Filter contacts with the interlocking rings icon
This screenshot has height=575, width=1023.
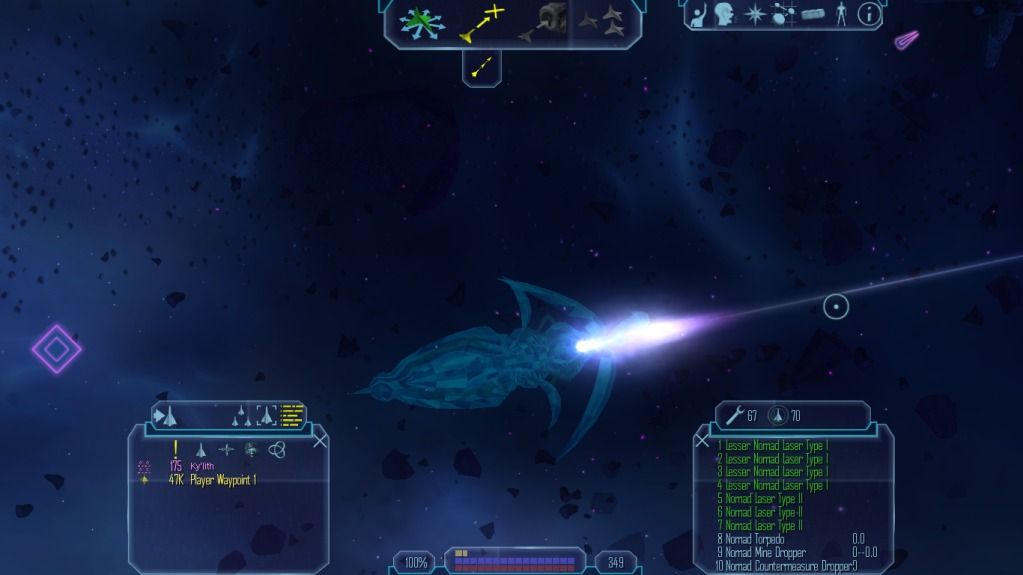pos(278,450)
